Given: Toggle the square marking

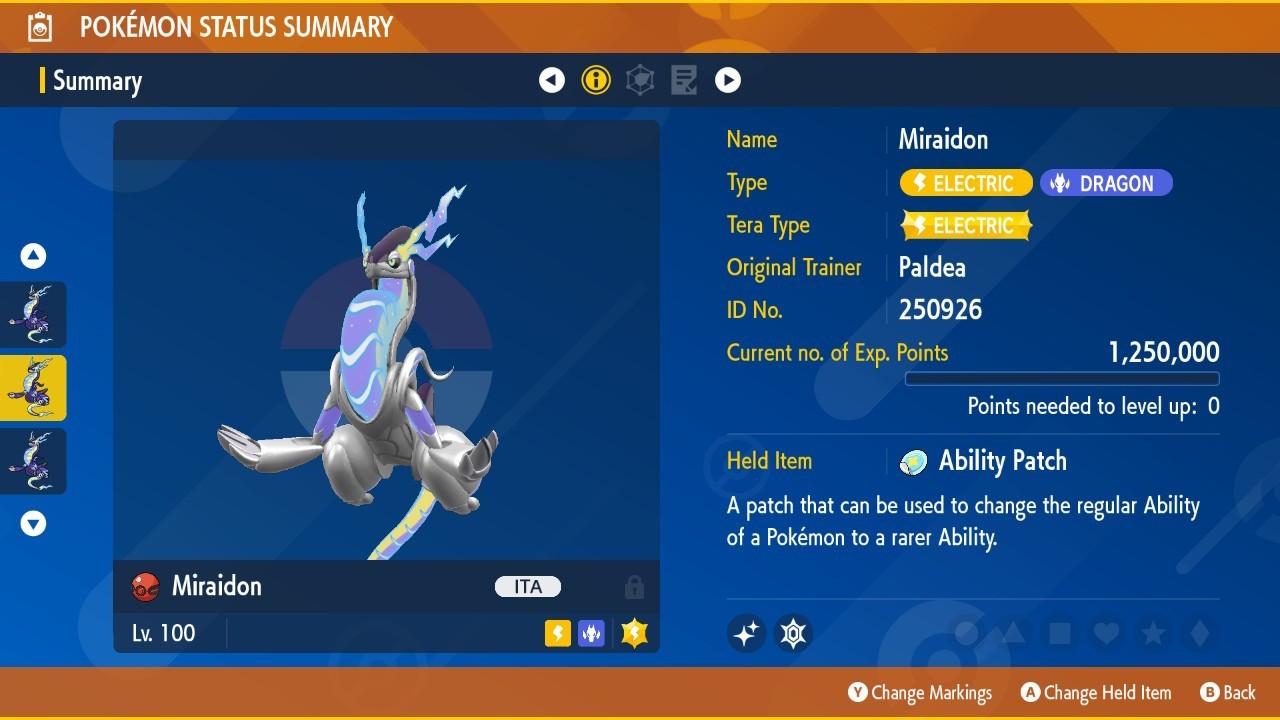Looking at the screenshot, I should coord(1059,633).
